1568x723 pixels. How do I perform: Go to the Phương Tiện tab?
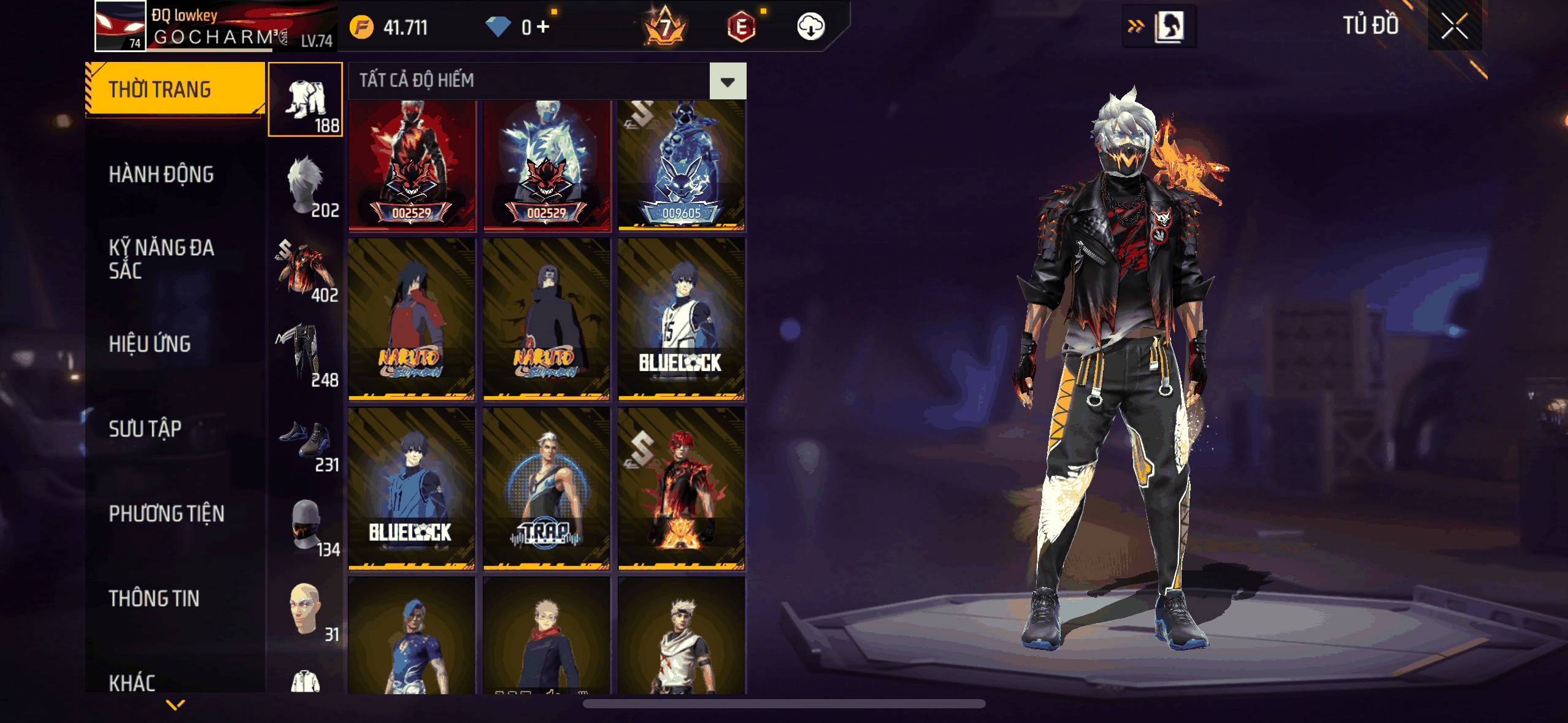point(166,514)
